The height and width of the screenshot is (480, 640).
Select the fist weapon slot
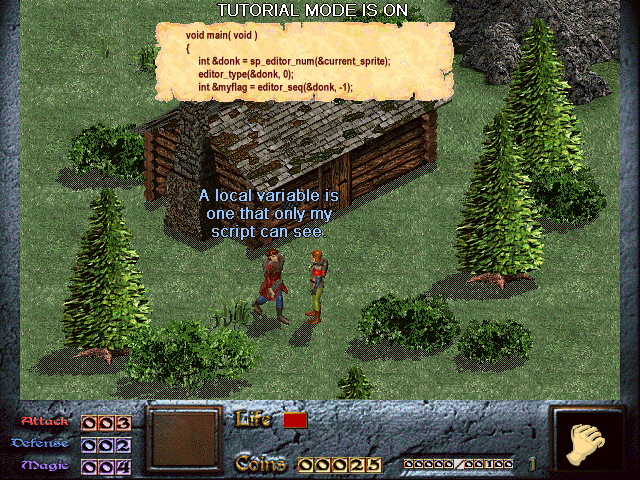coord(587,441)
